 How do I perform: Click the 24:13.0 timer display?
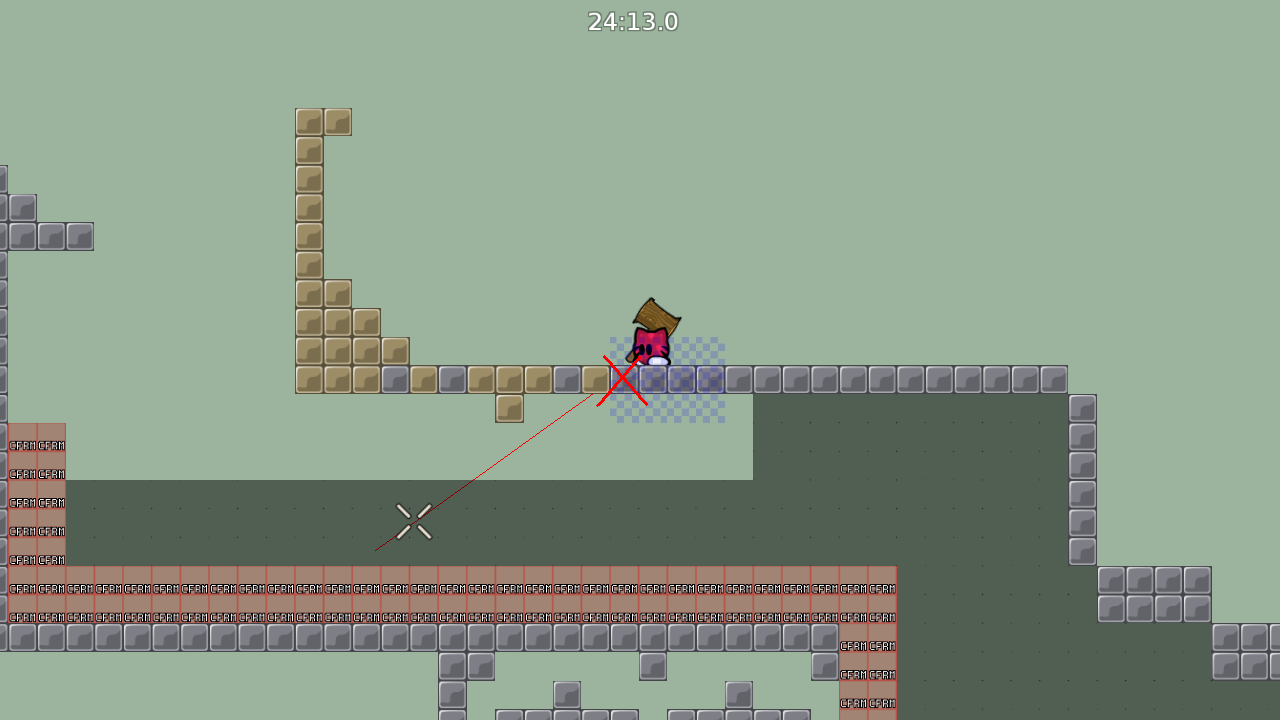(x=633, y=21)
